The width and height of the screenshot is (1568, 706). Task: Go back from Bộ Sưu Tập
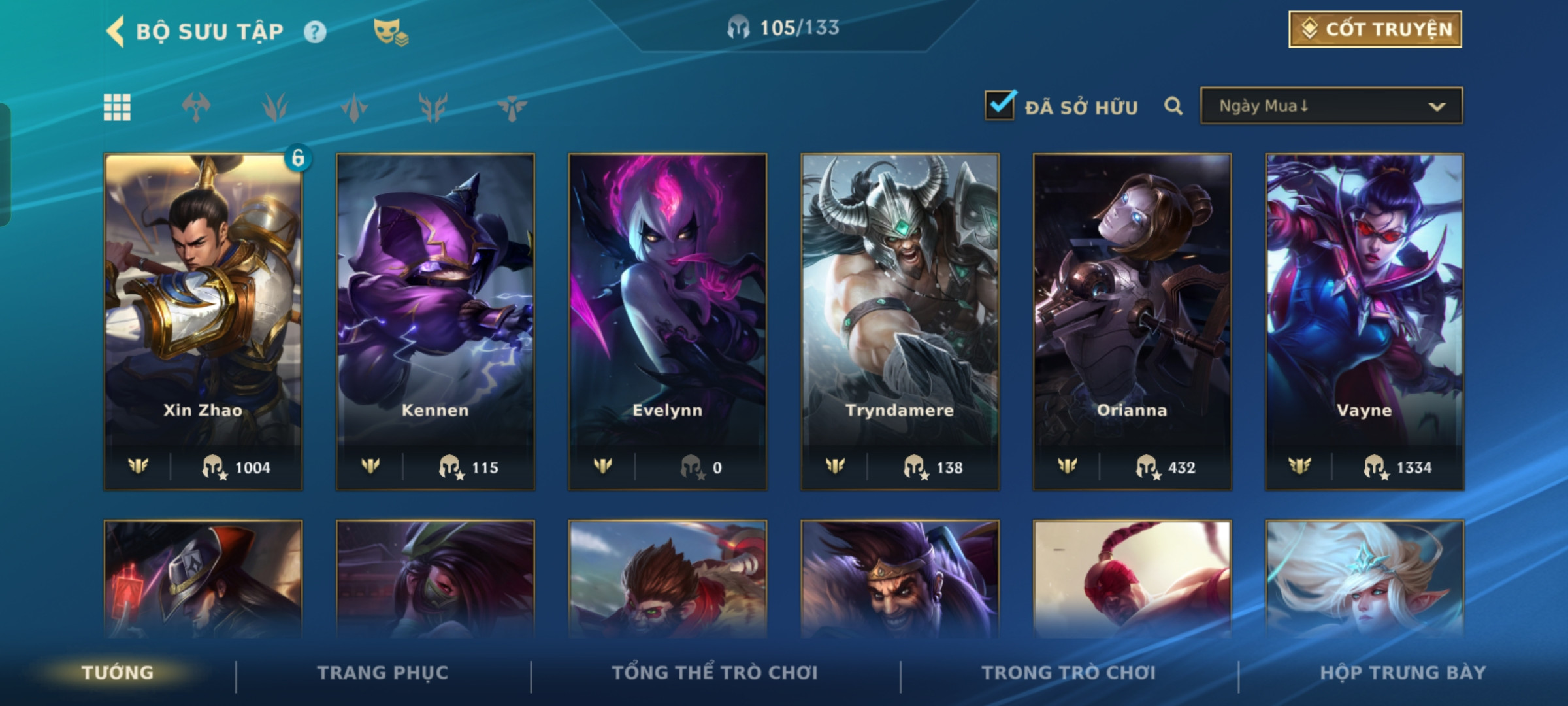pyautogui.click(x=116, y=31)
